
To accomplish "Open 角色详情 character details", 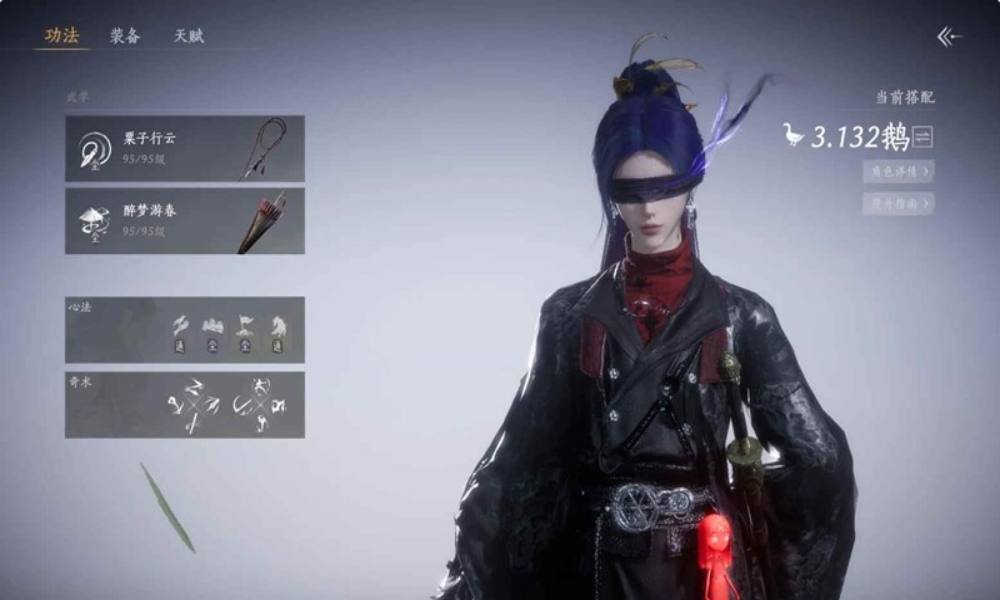I will (898, 171).
